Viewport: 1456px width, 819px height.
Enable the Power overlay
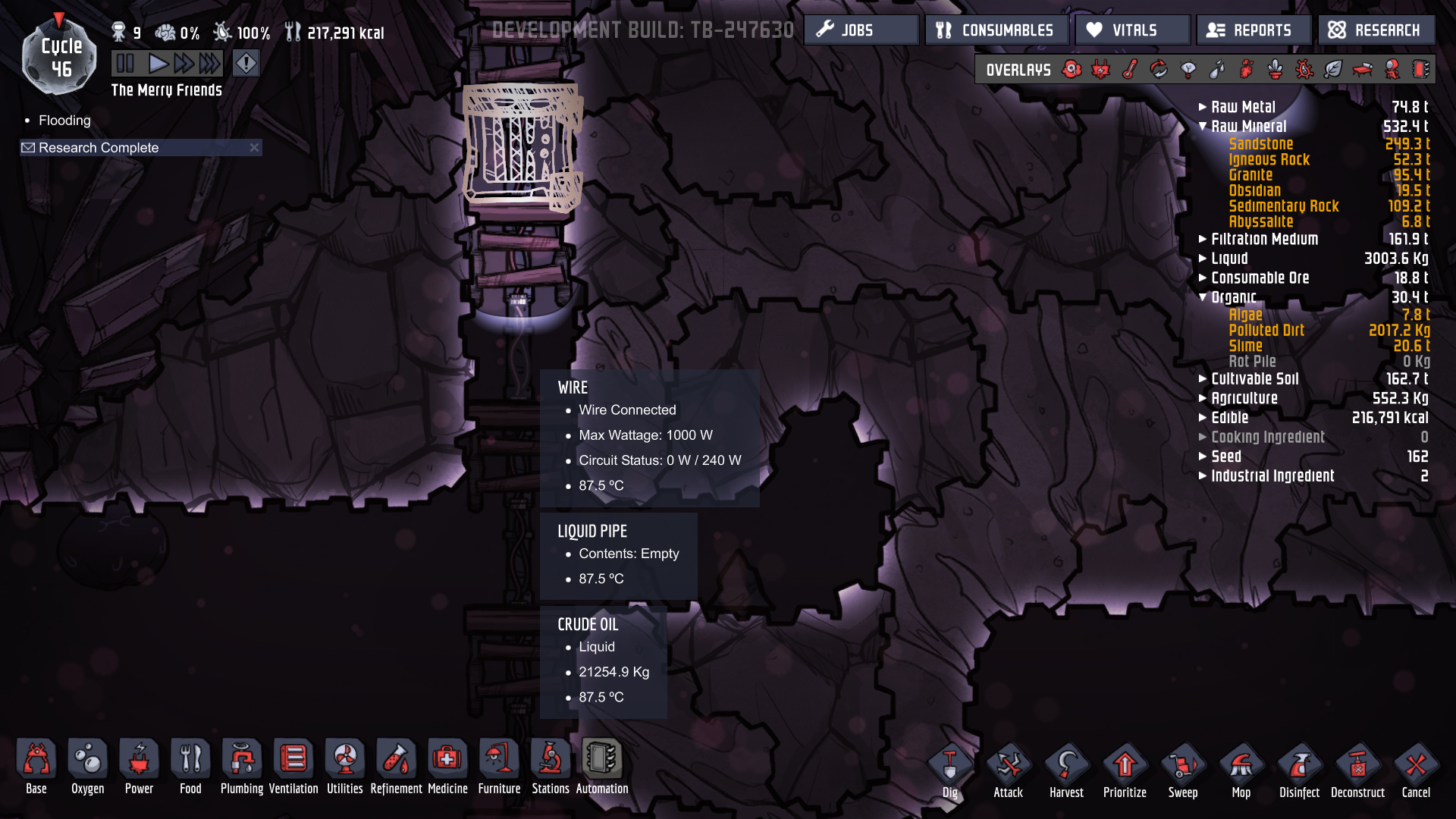[1100, 69]
